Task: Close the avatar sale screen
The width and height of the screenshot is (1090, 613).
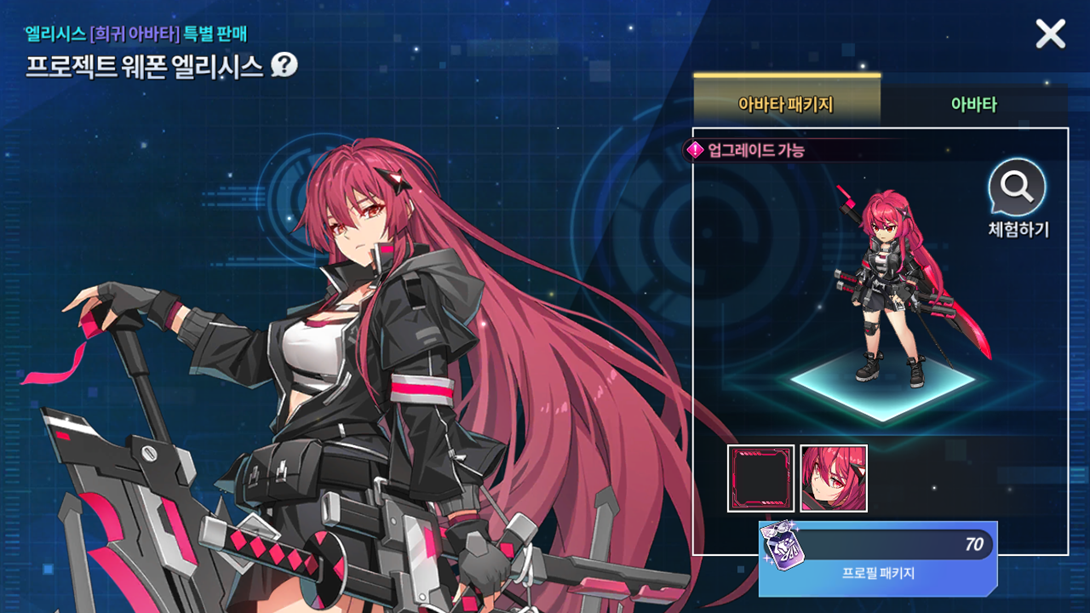Action: 1050,35
